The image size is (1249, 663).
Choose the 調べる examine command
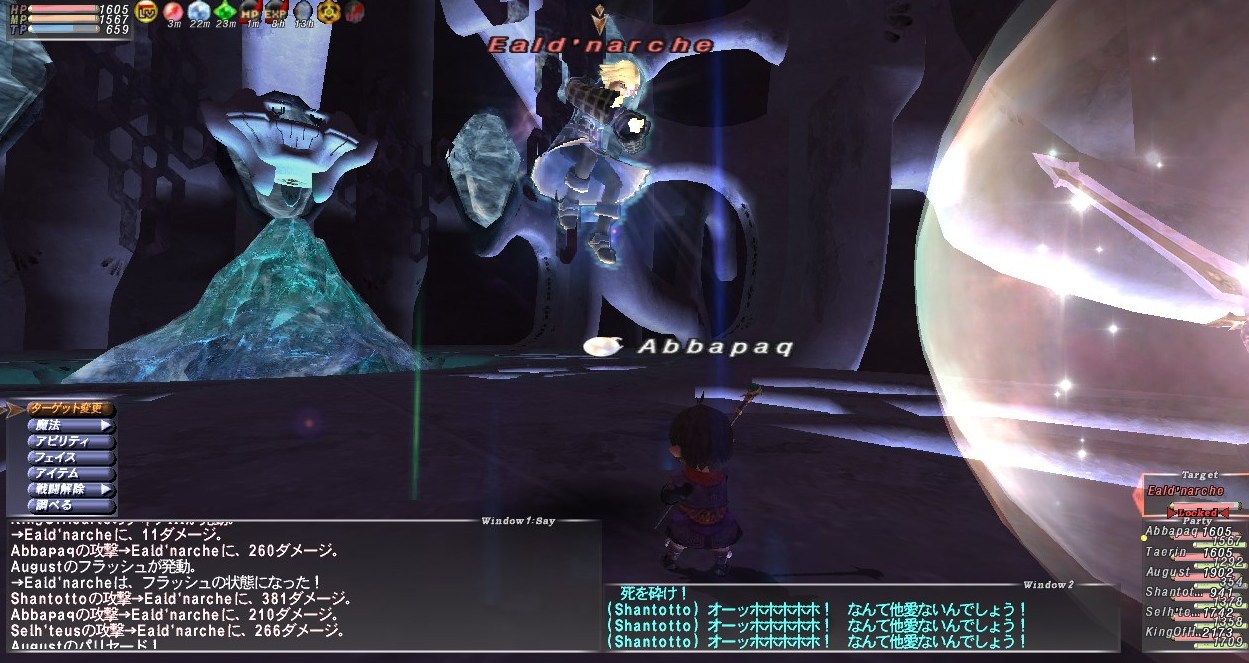point(70,505)
